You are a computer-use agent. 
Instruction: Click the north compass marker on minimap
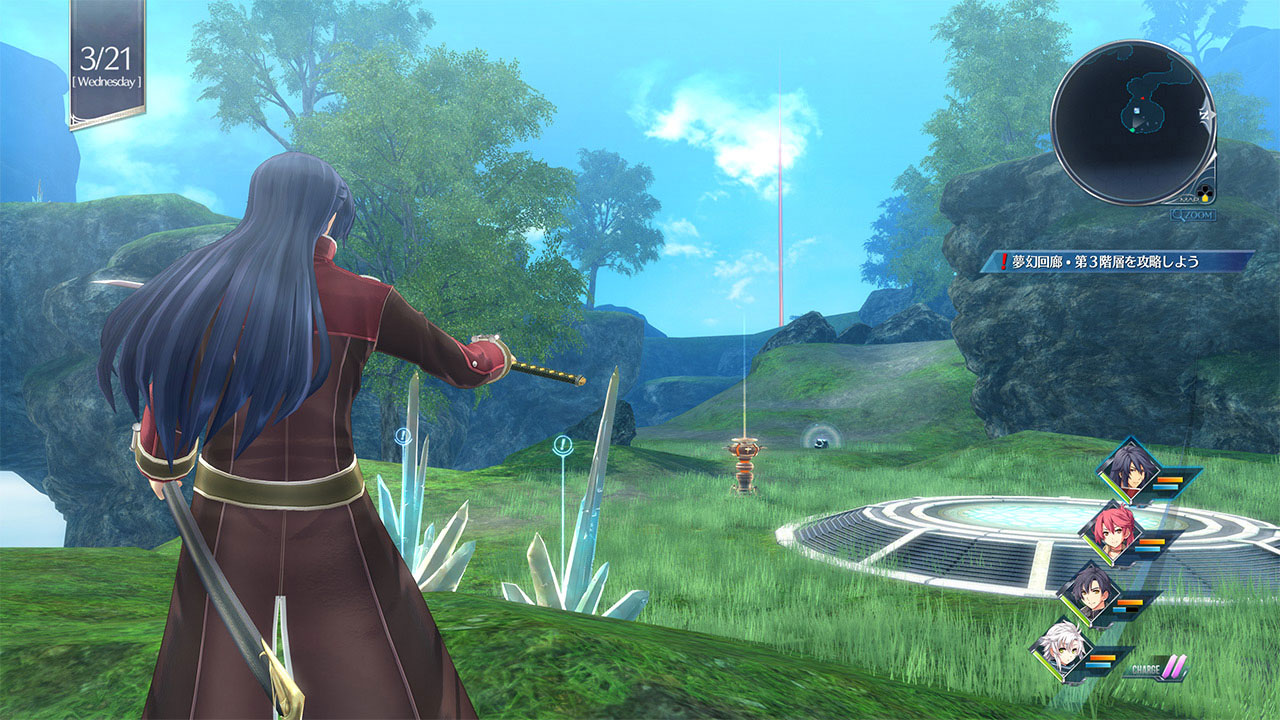point(1206,115)
